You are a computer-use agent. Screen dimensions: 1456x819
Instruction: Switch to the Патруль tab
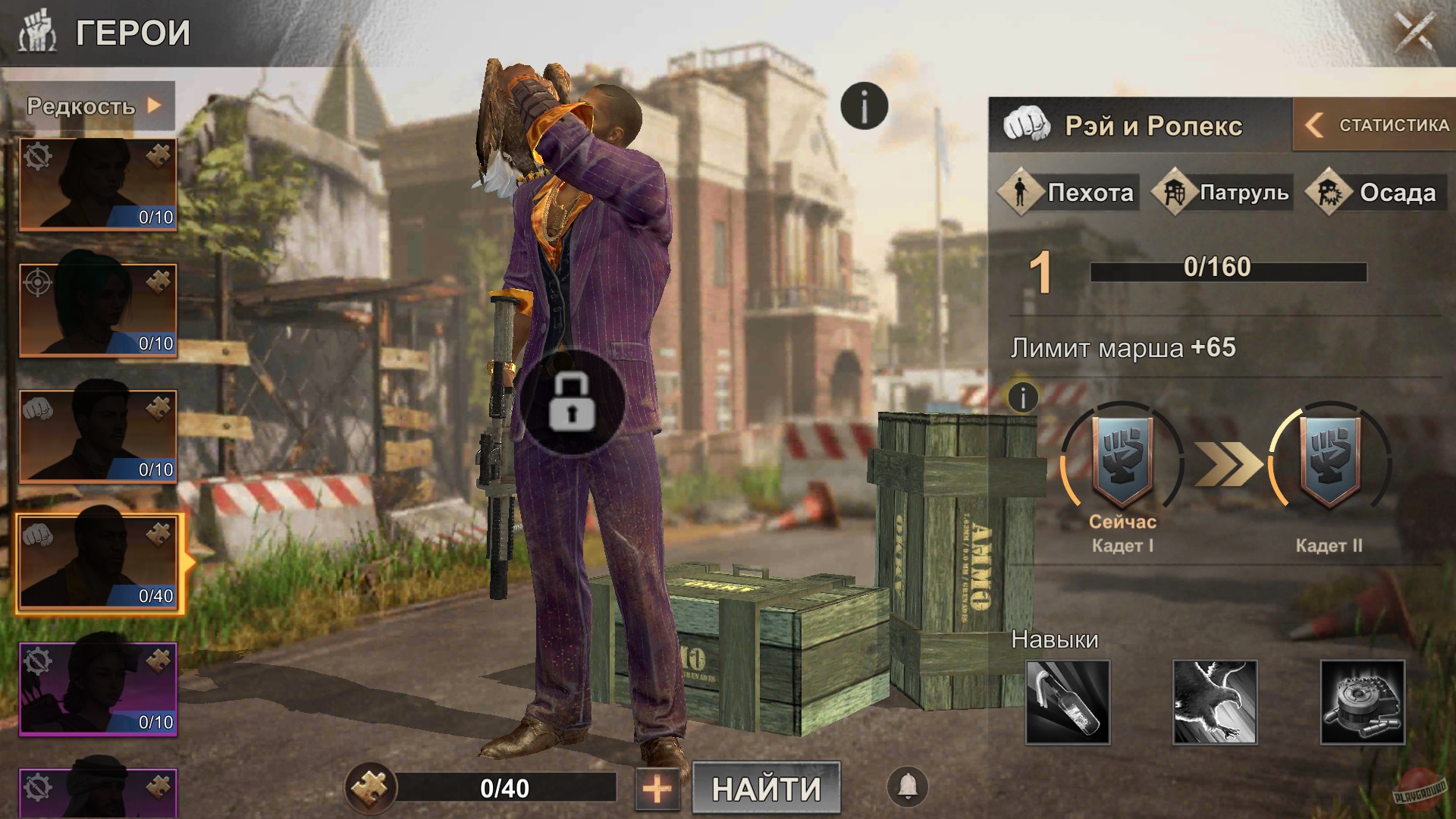1221,193
